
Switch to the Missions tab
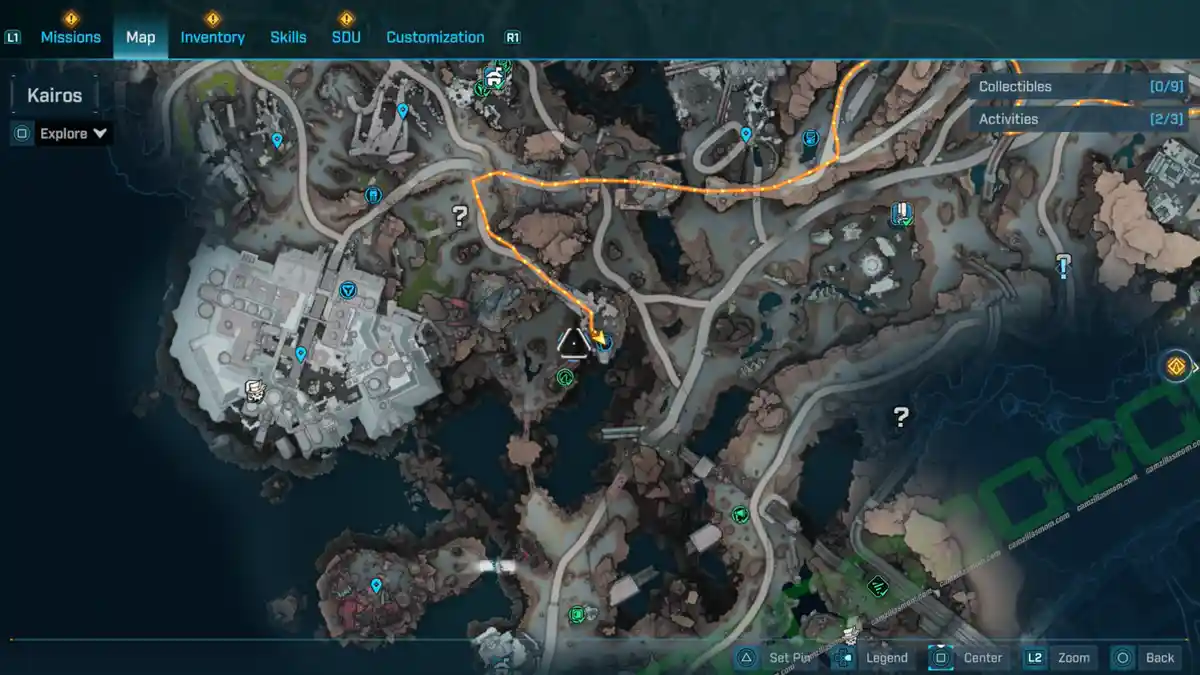tap(70, 37)
